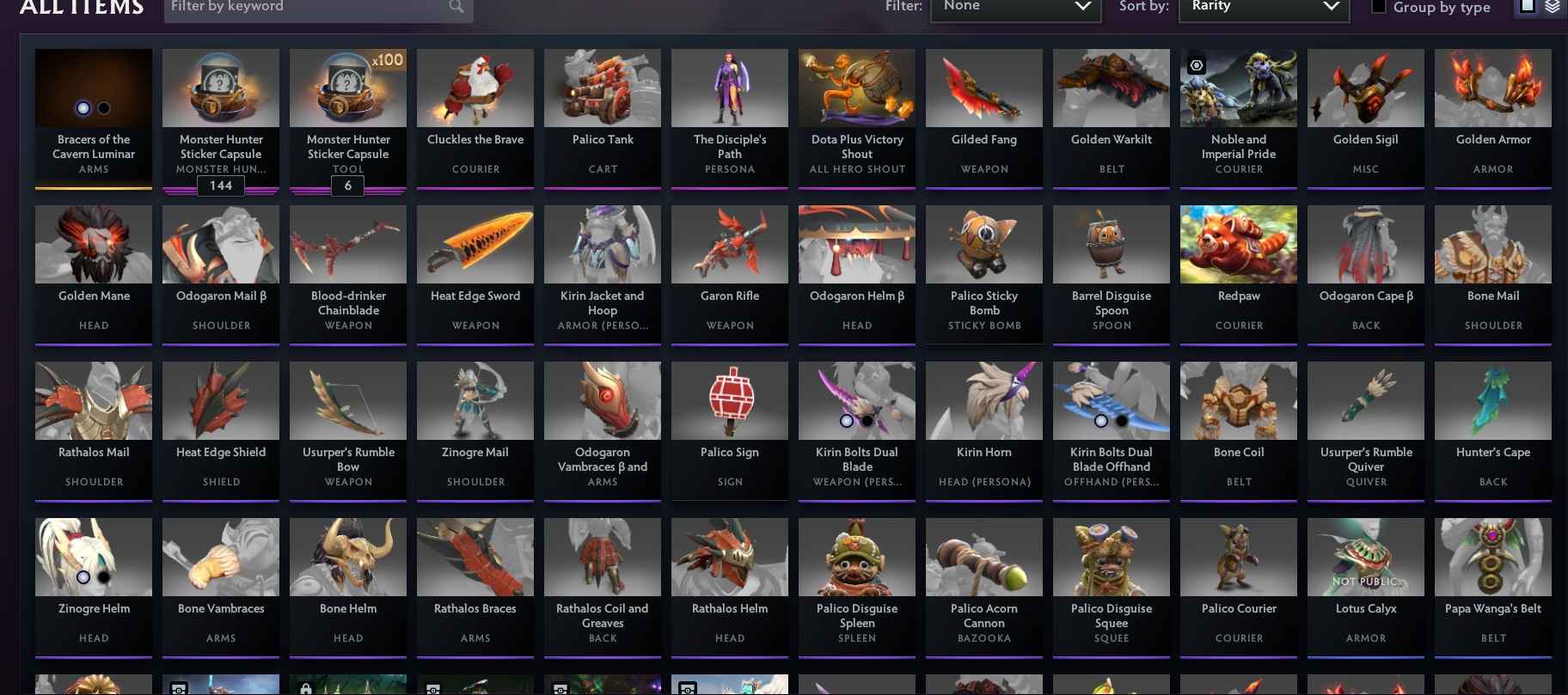Click the stacked layers icon beside grid view
Screen dimensions: 1568x695
click(x=1553, y=5)
